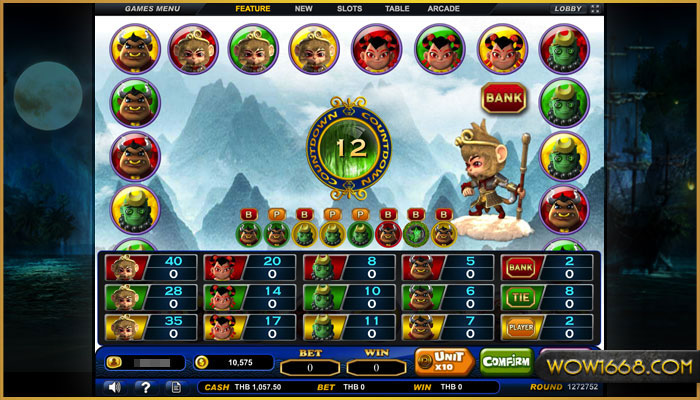Viewport: 700px width, 400px height.
Task: Change the Unit x10 bet multiplier
Action: point(443,361)
